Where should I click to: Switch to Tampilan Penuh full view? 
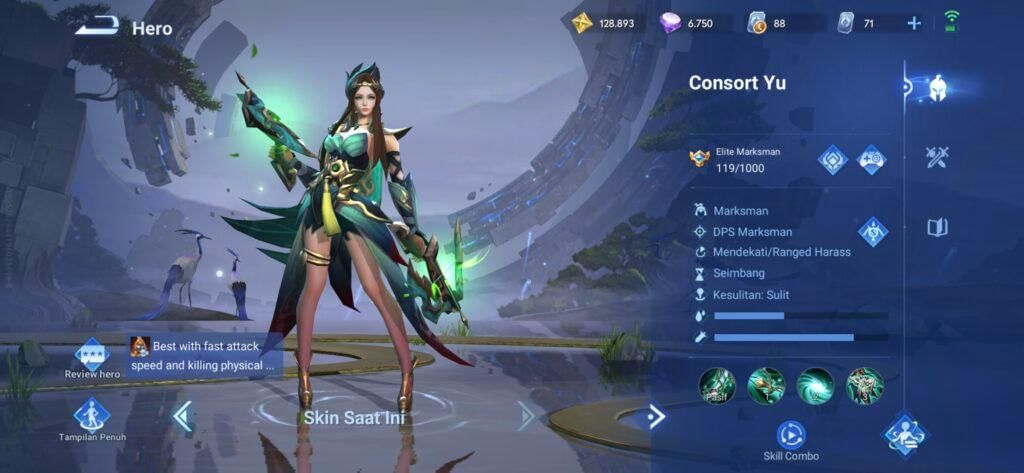[92, 419]
